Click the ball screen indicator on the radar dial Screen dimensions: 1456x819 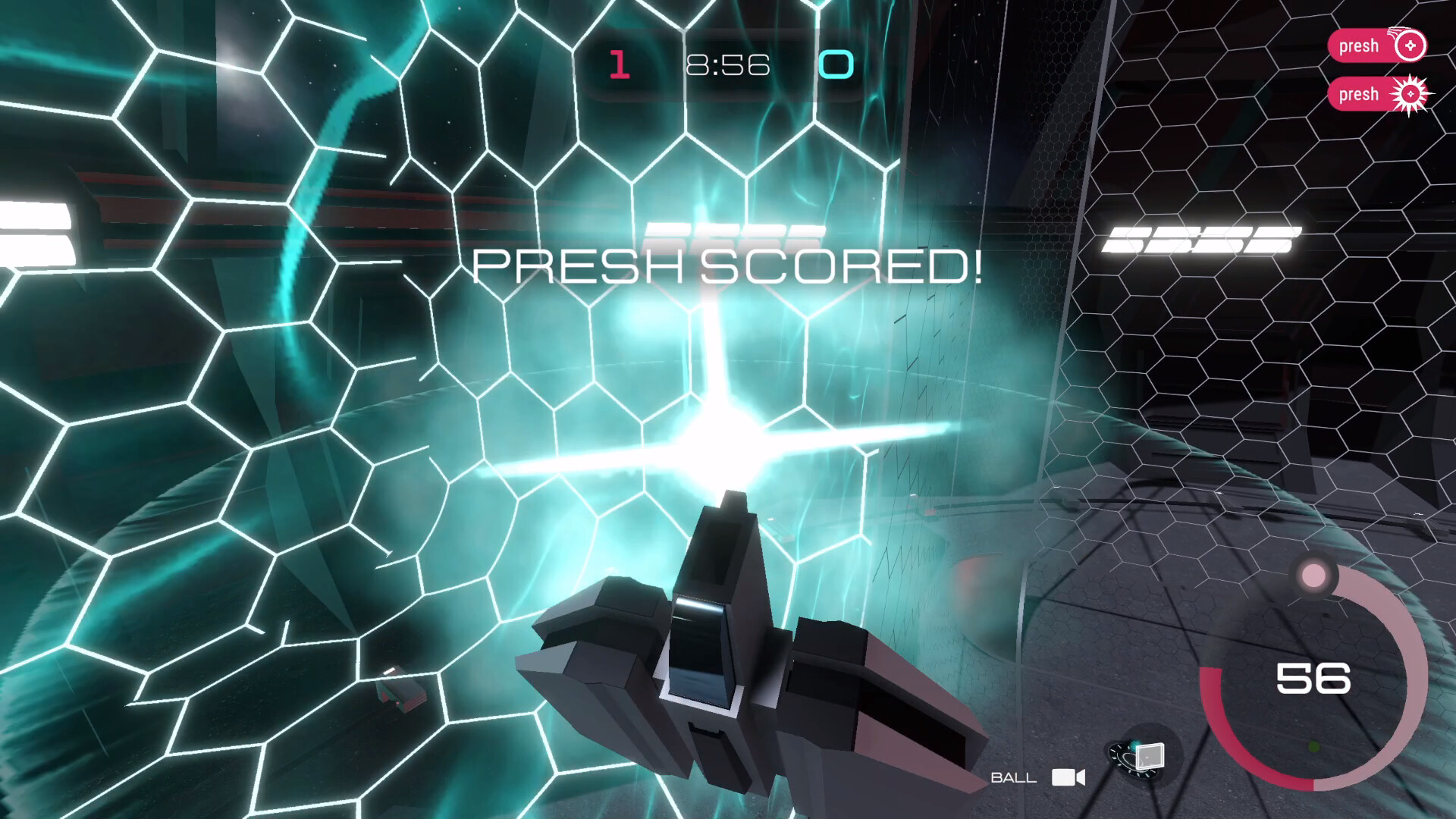point(1150,756)
